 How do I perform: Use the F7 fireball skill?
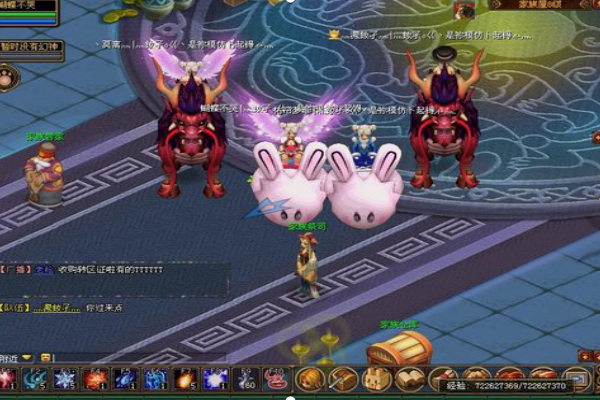[186, 379]
